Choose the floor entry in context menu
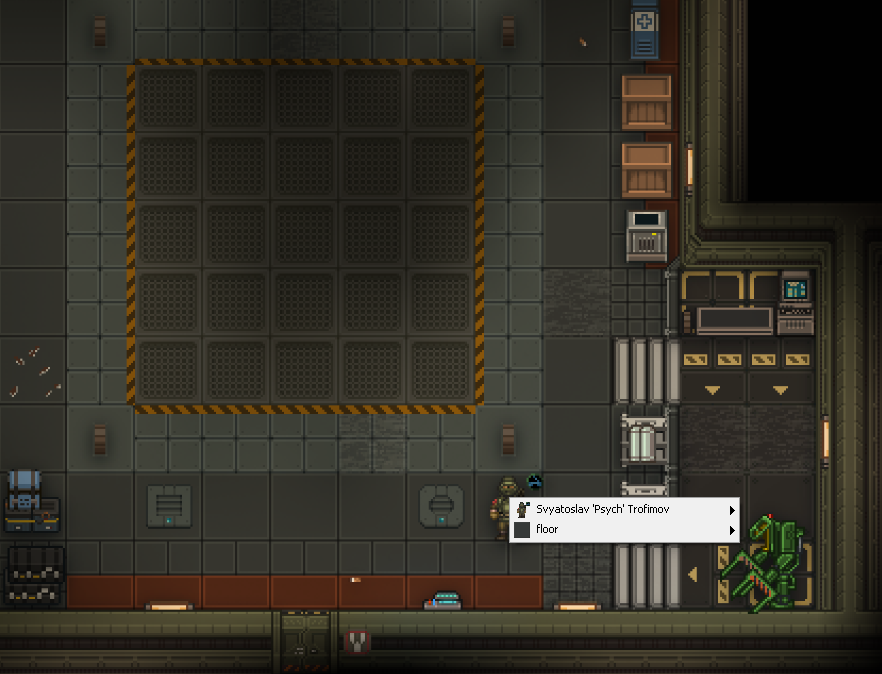 pos(624,530)
